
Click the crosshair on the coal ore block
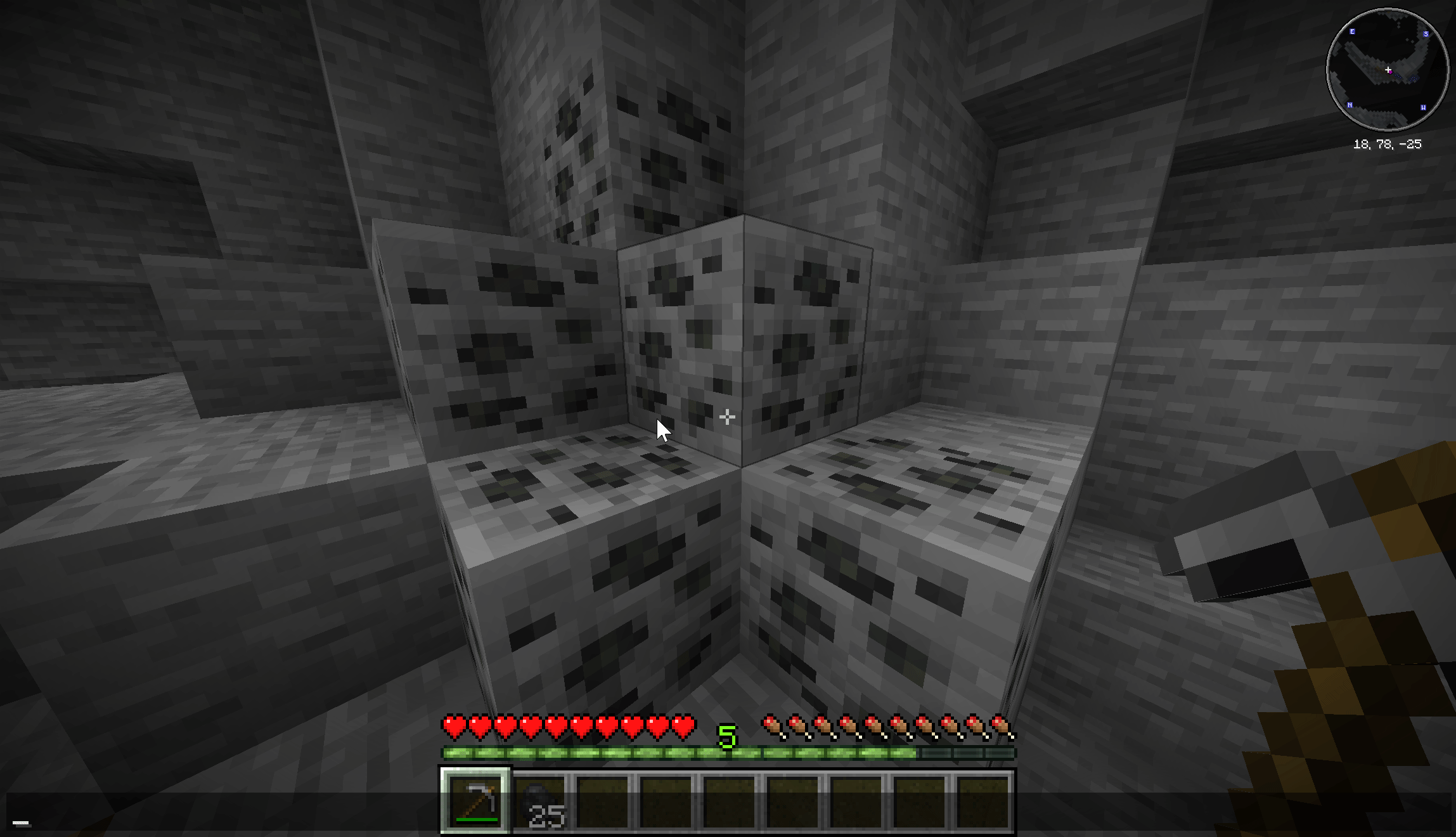[x=726, y=418]
